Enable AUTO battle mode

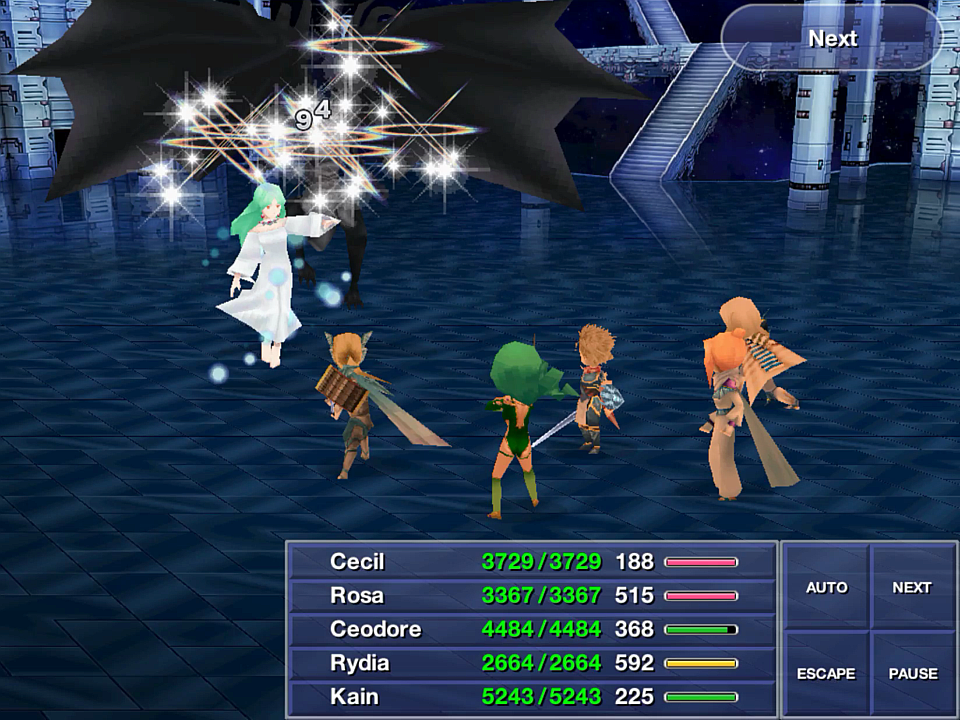point(826,587)
